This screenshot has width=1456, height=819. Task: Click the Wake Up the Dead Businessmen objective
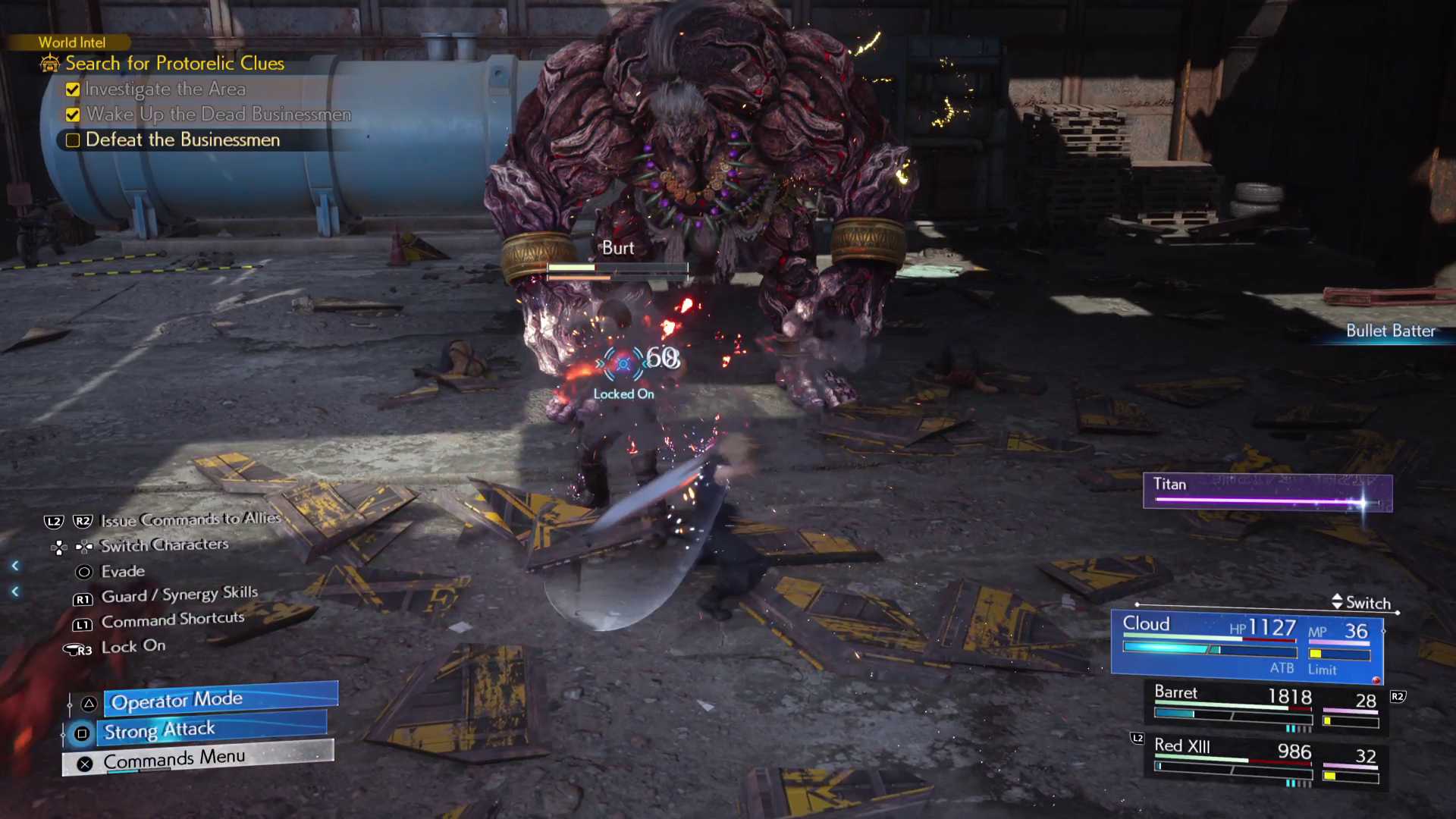click(218, 115)
